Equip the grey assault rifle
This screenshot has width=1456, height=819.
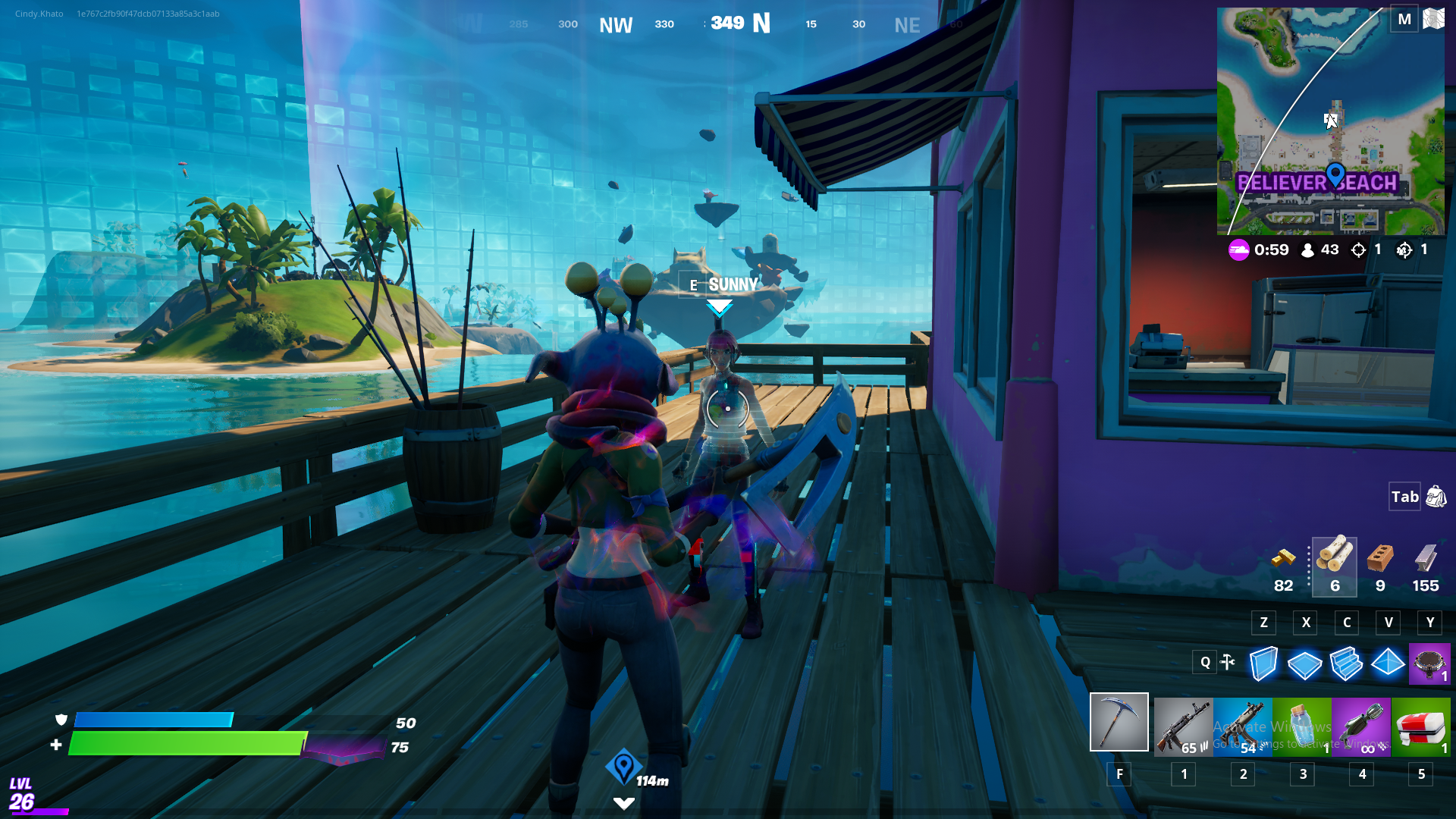(x=1183, y=726)
